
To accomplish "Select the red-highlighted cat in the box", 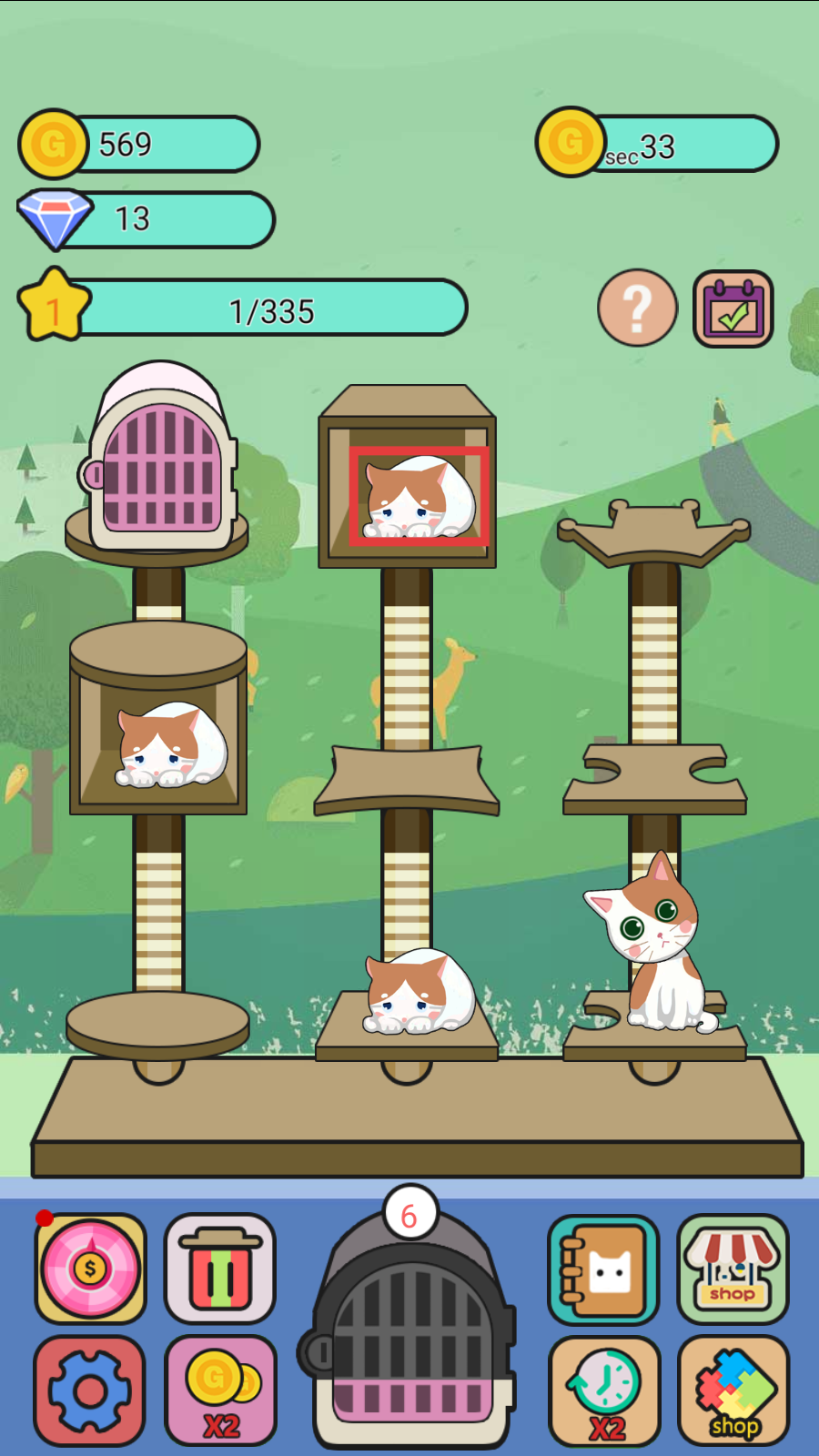I will tap(419, 497).
